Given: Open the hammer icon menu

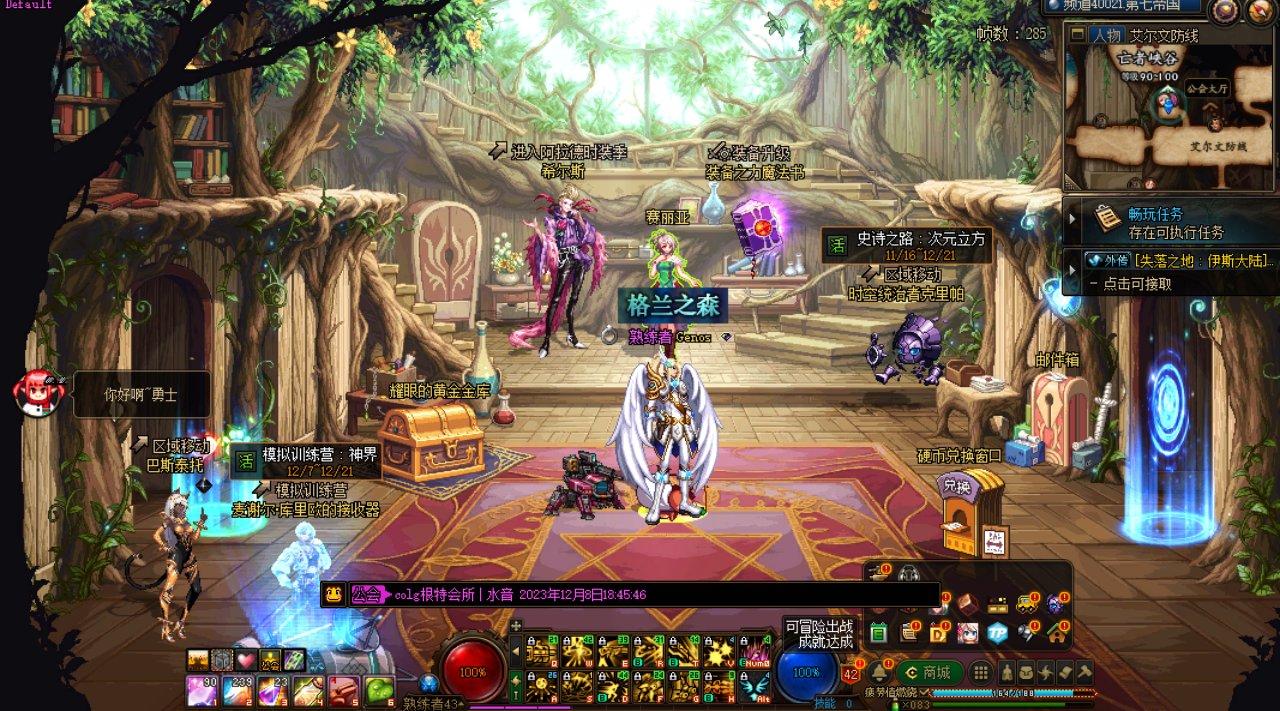Looking at the screenshot, I should point(1083,673).
